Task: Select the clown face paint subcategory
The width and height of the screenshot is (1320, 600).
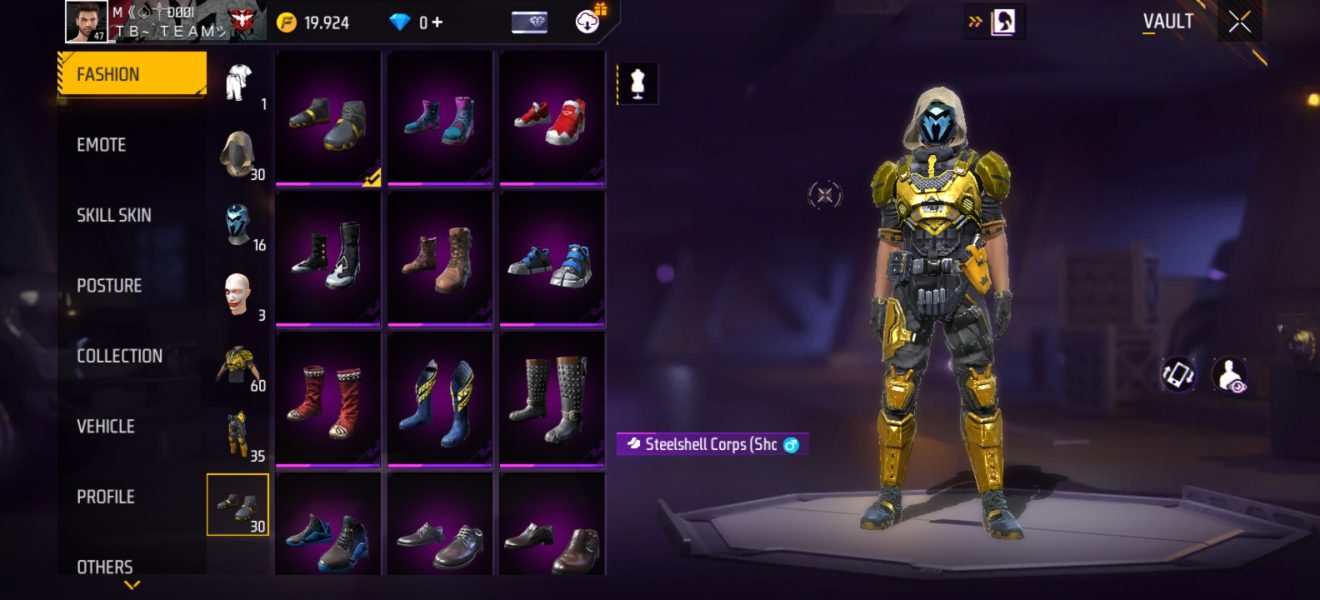Action: point(238,294)
